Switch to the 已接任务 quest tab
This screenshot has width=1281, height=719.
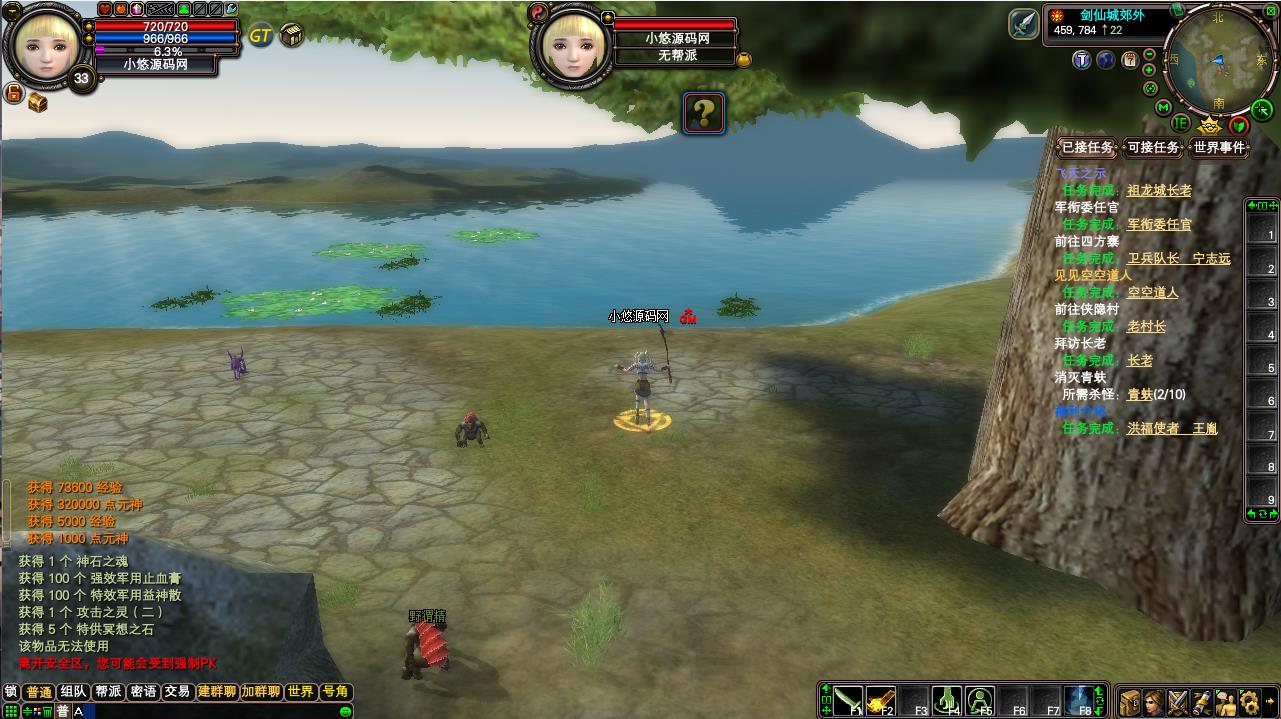point(1088,148)
